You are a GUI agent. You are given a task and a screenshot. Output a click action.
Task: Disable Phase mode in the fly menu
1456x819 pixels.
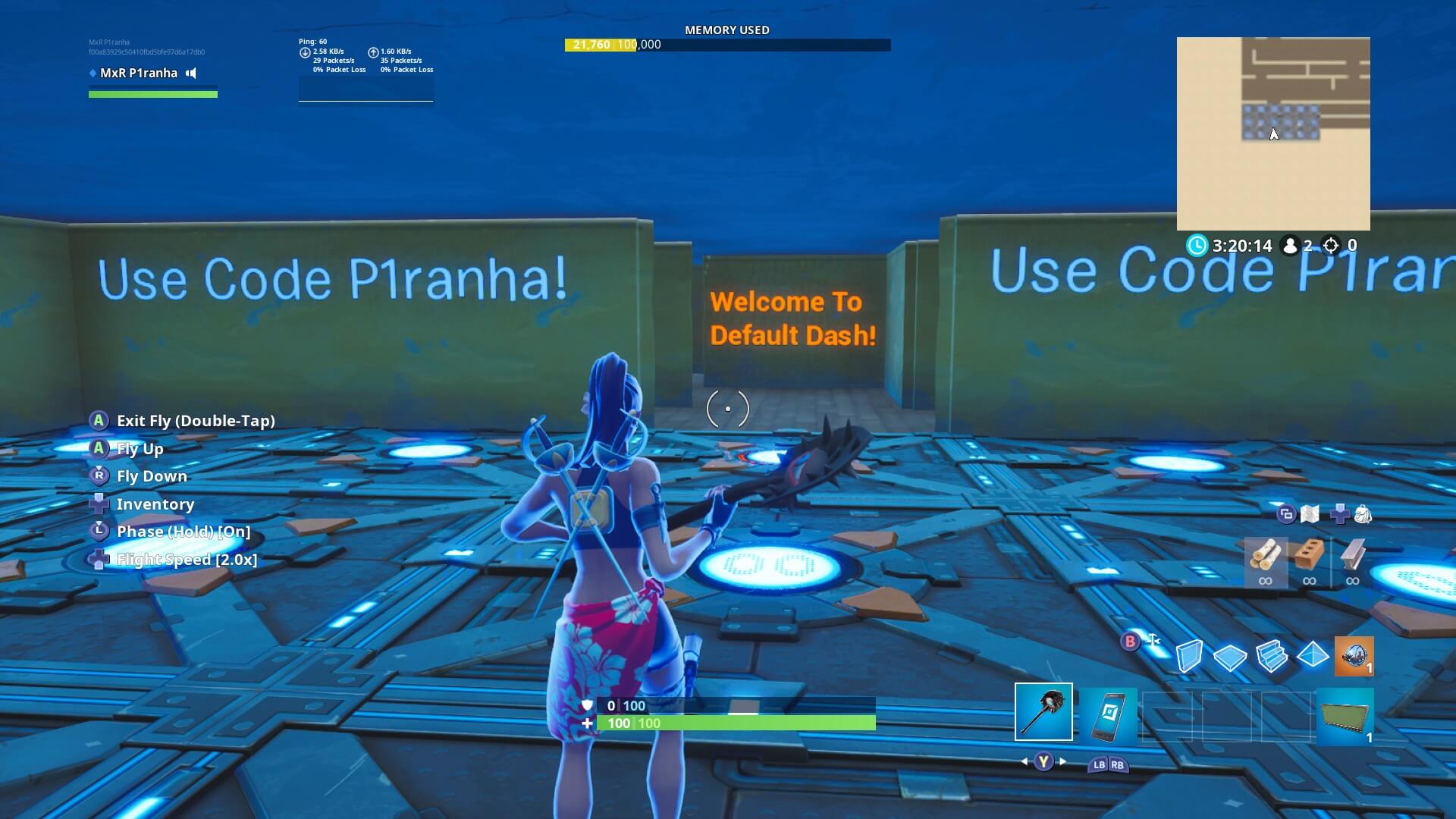(182, 531)
